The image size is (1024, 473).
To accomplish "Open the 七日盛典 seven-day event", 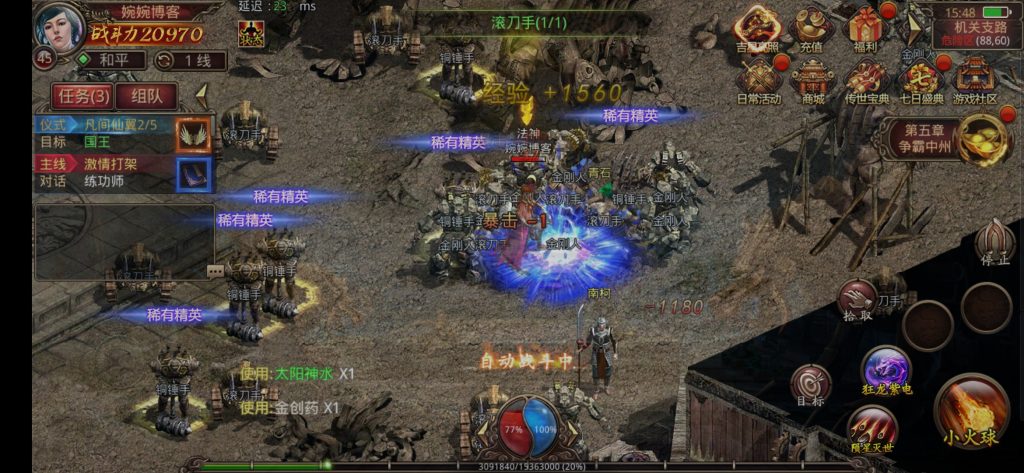I will tap(920, 80).
